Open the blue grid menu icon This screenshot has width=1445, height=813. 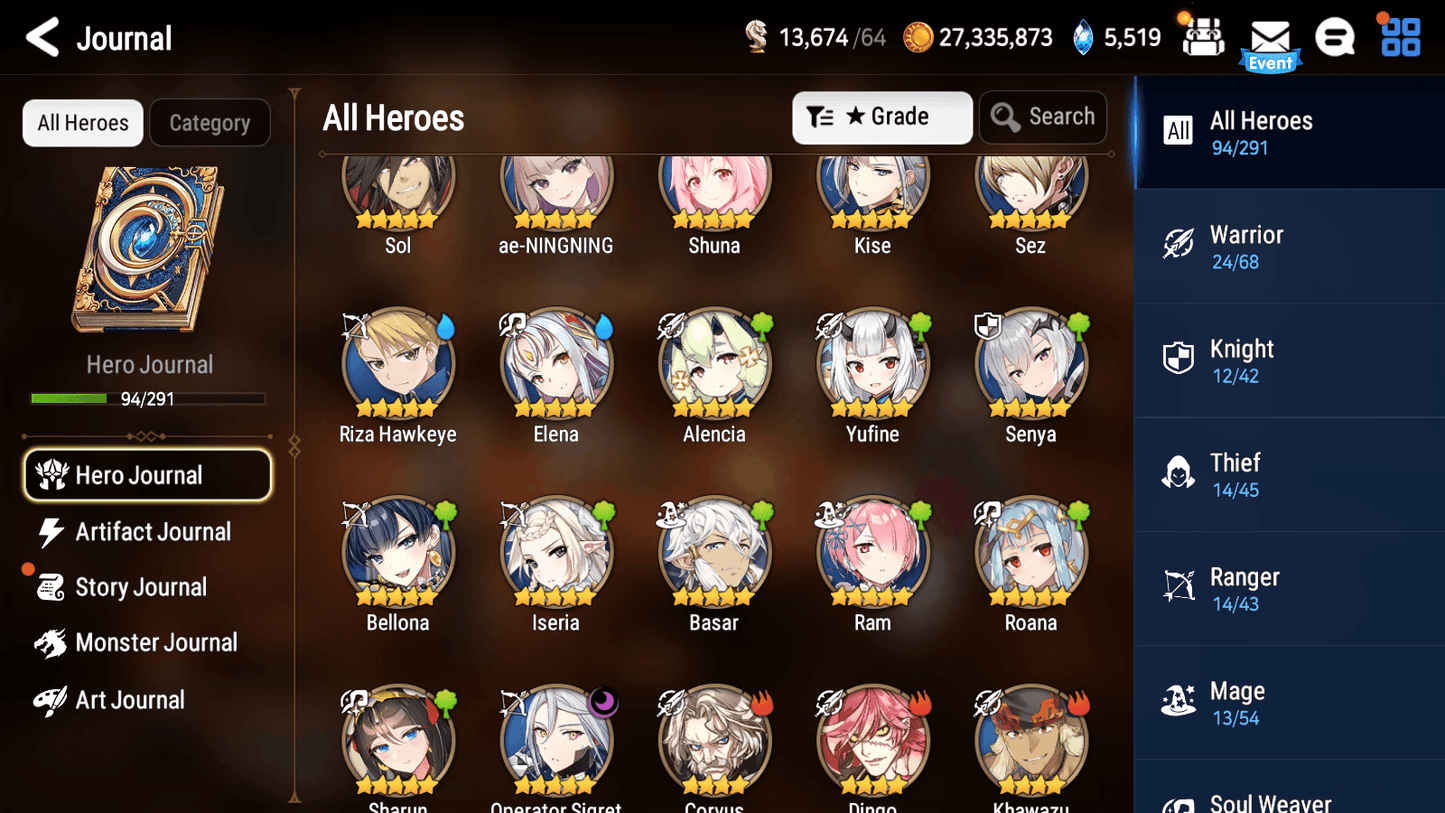pyautogui.click(x=1399, y=36)
